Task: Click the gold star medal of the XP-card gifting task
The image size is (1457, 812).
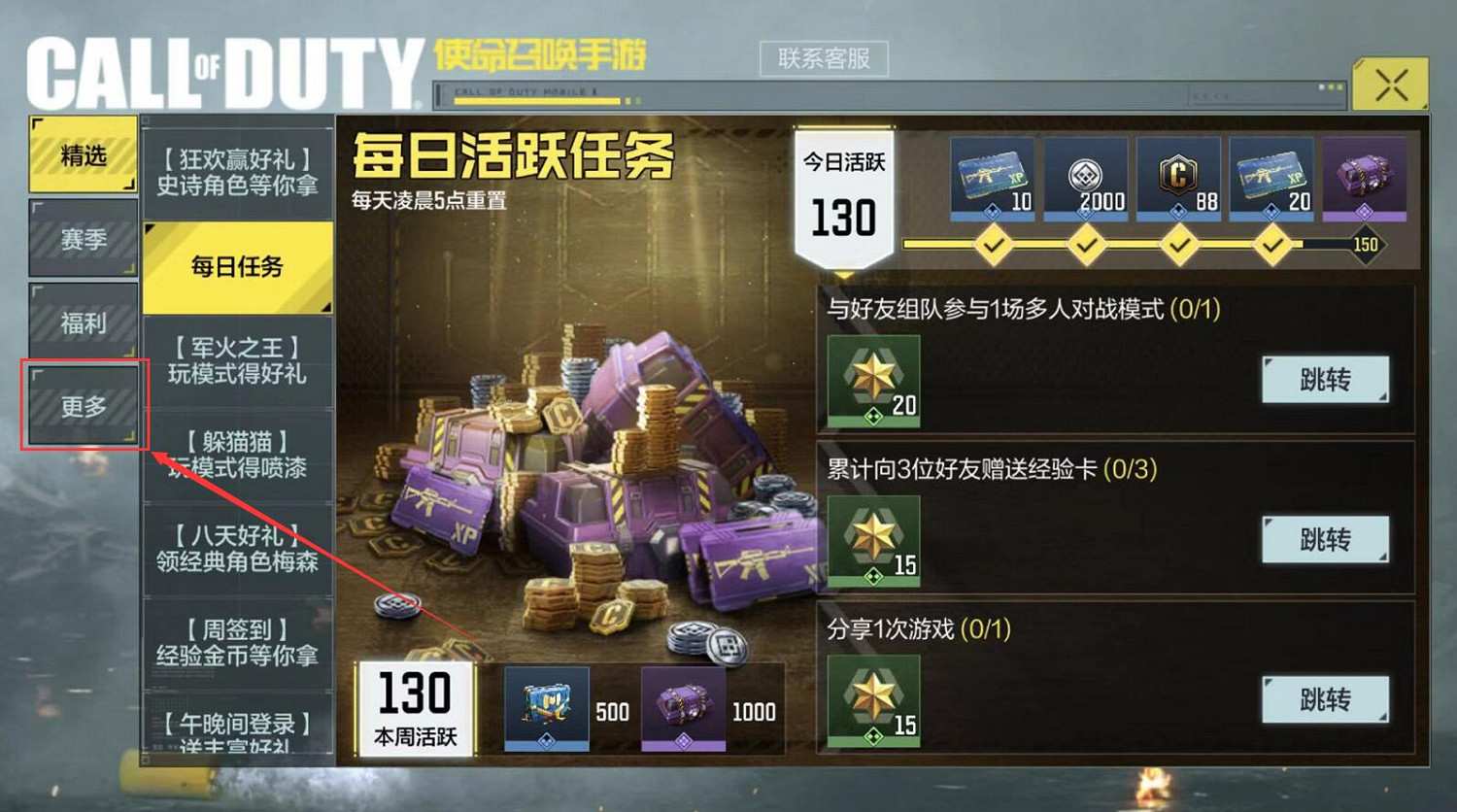Action: 872,539
